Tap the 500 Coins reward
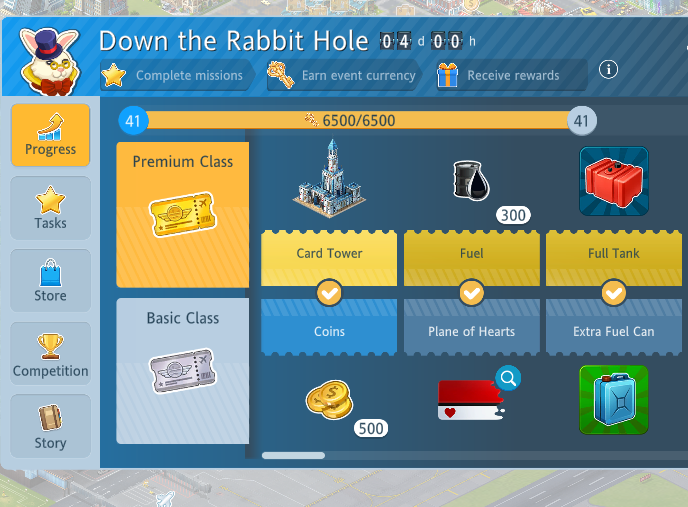This screenshot has width=688, height=507. click(329, 400)
